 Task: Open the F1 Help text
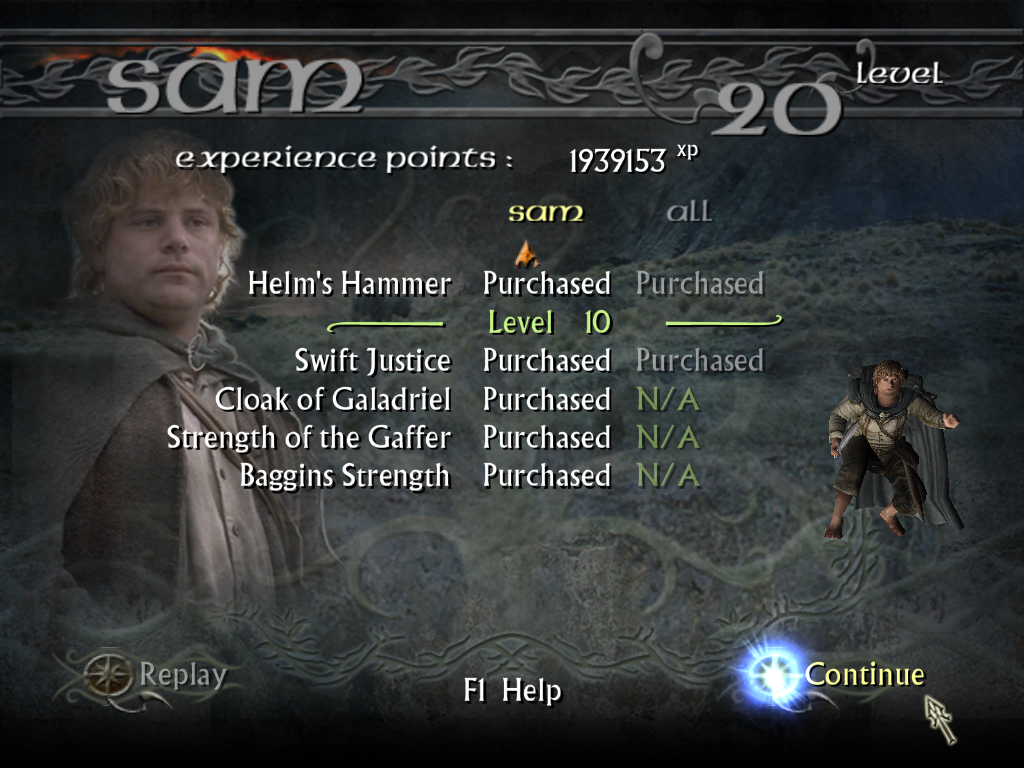pos(512,691)
